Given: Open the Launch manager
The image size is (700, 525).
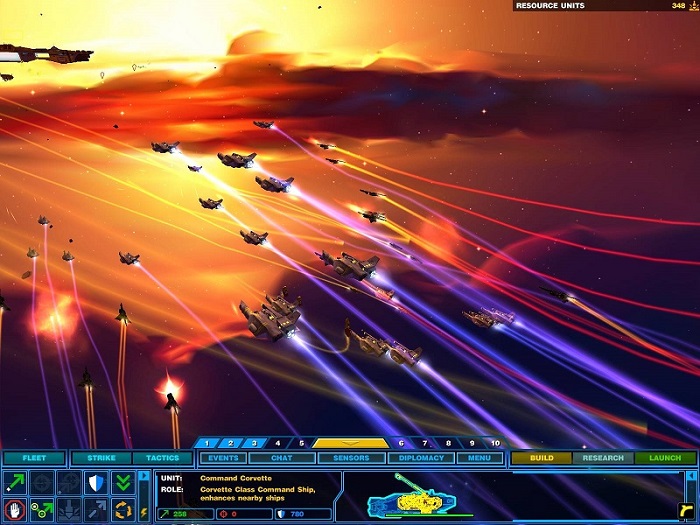Looking at the screenshot, I should pyautogui.click(x=665, y=458).
